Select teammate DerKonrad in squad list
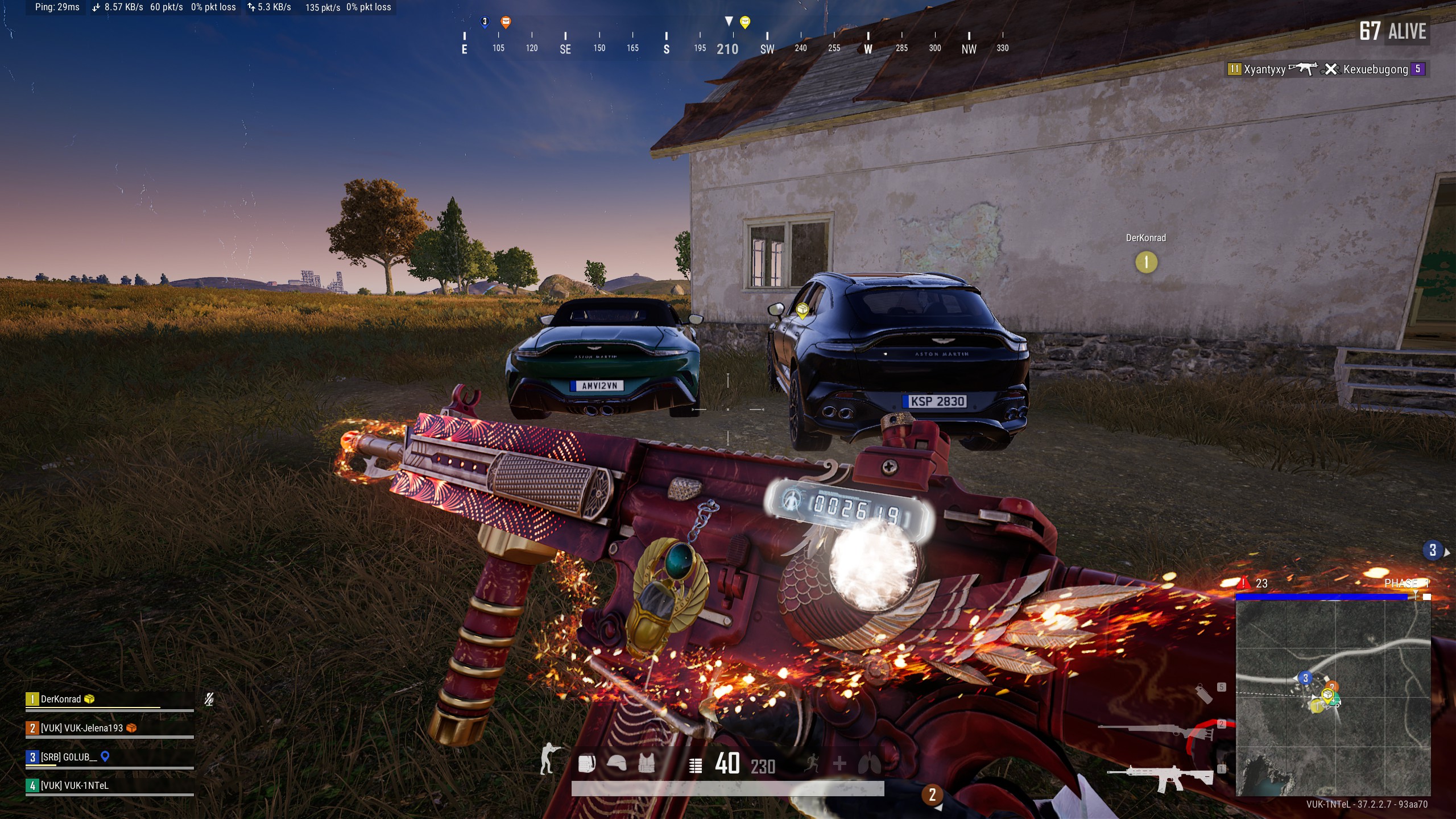The height and width of the screenshot is (819, 1456). pos(61,699)
